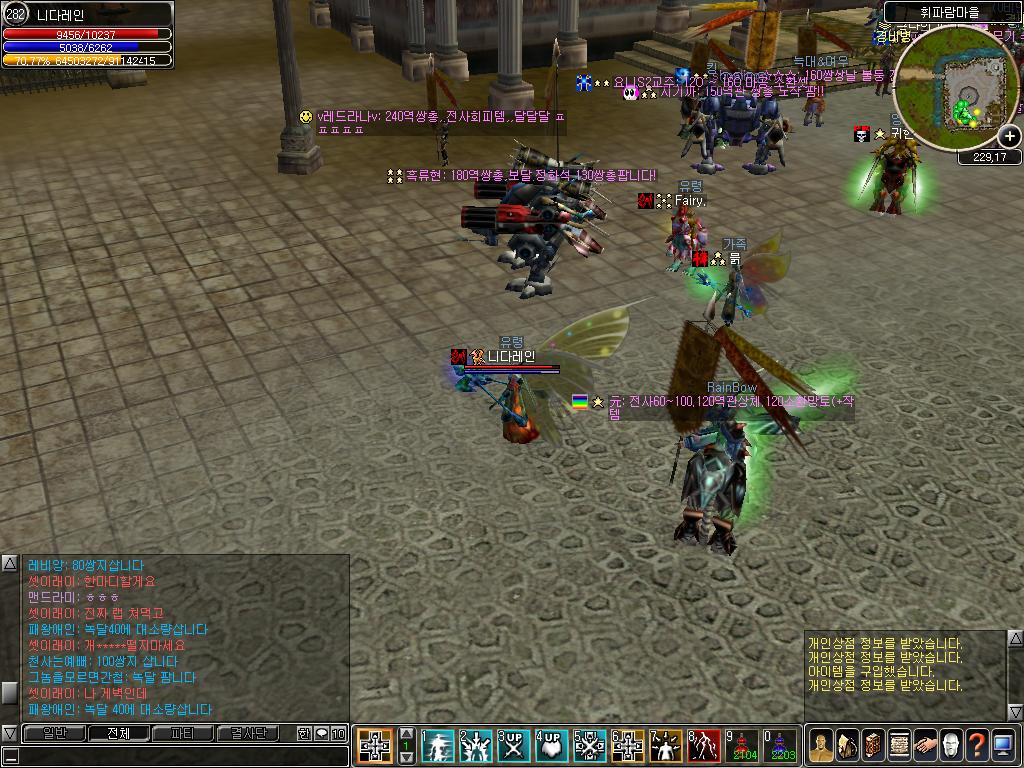Screen dimensions: 1024x768
Task: Toggle the 한 language input button
Action: click(x=304, y=733)
